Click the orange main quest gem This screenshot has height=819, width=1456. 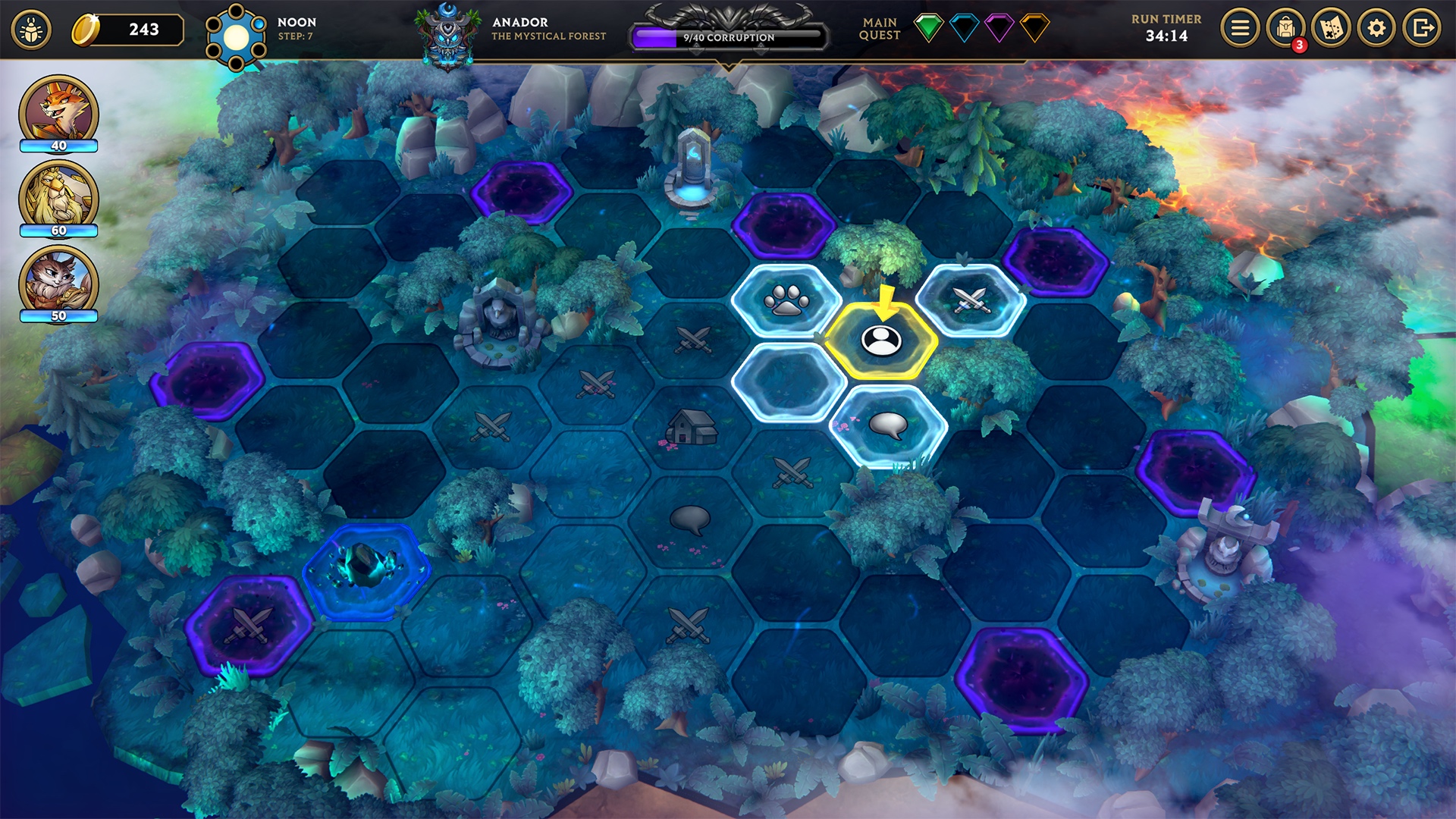[1034, 28]
